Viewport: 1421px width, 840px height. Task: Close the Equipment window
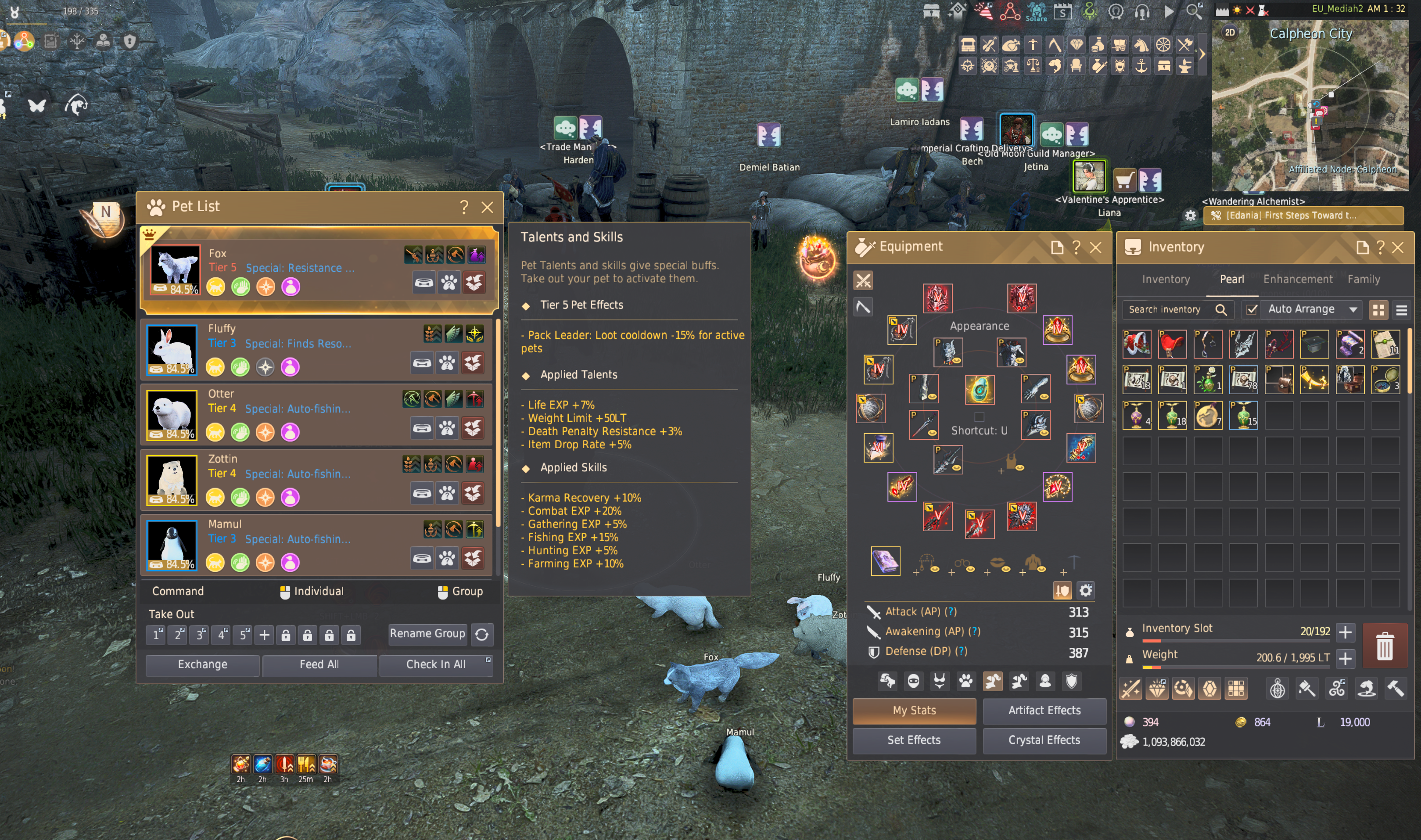tap(1096, 248)
